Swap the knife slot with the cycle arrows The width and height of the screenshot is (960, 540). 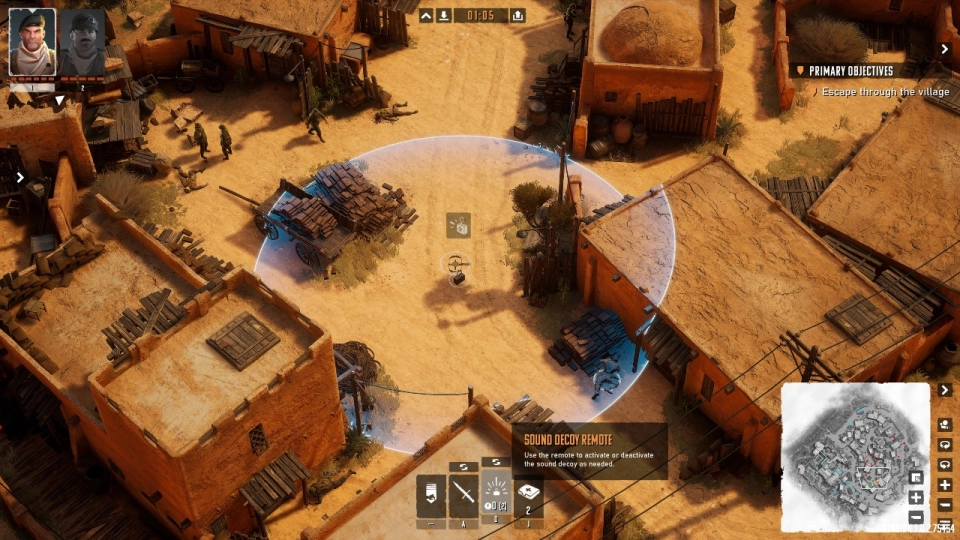point(463,467)
